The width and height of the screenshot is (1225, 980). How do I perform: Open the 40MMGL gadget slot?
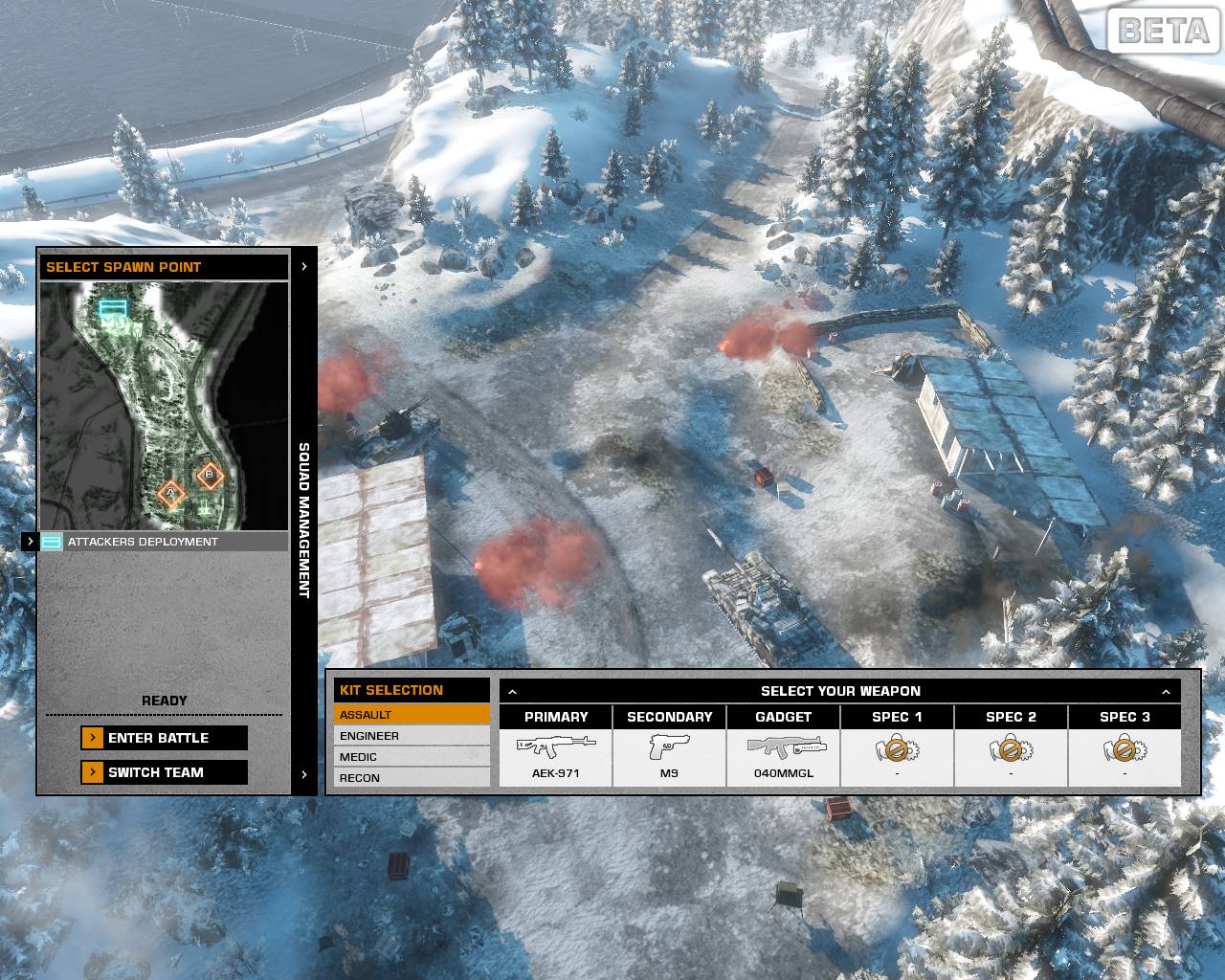click(783, 756)
